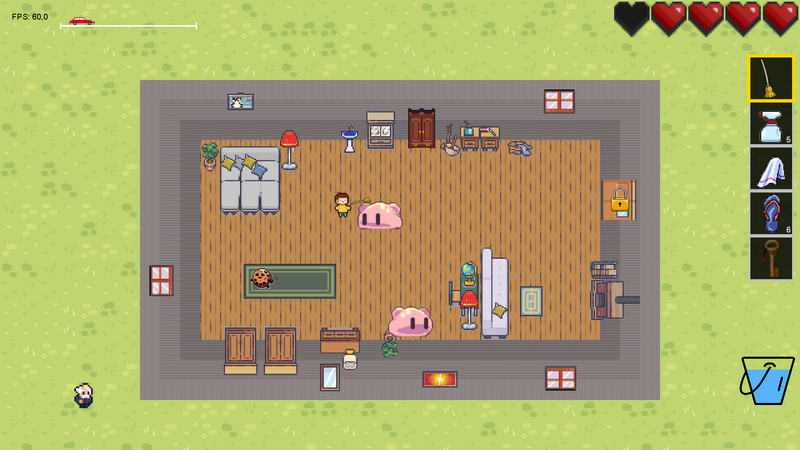
Task: Select the flip-flop slipper slot
Action: point(771,213)
